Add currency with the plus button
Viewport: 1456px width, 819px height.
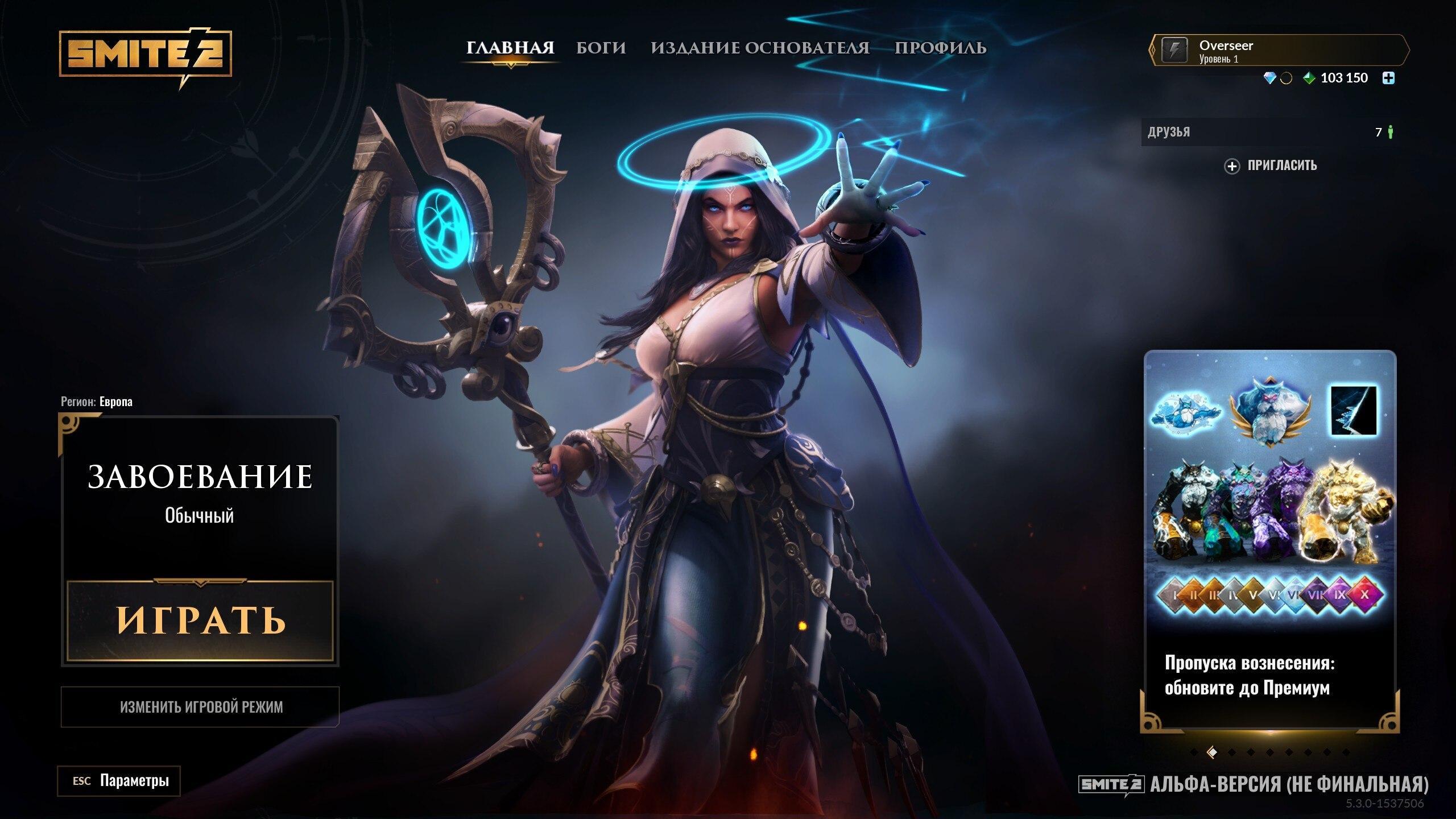tap(1388, 78)
